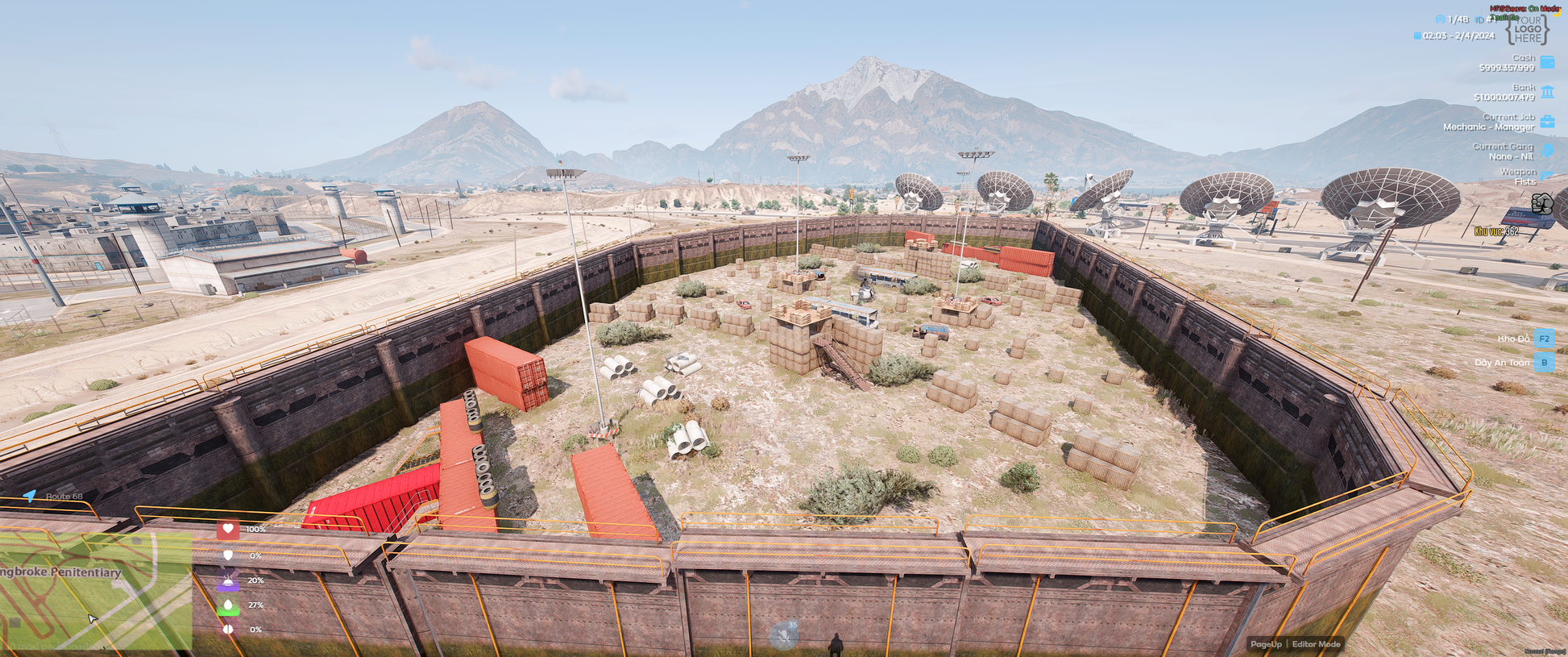Select the green water drop thirst icon
This screenshot has height=657, width=1568.
[228, 605]
